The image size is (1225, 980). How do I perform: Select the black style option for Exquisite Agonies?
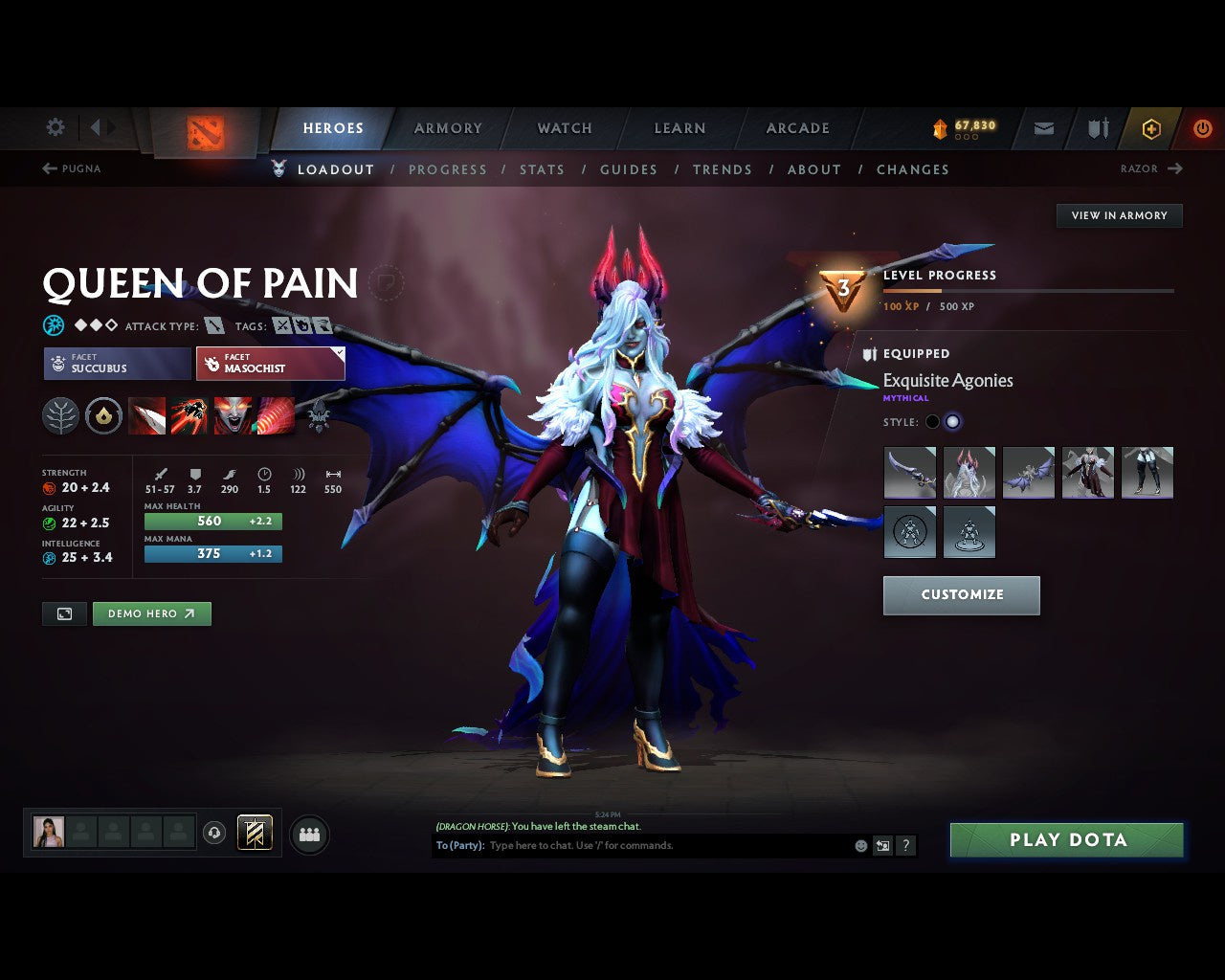click(x=931, y=421)
